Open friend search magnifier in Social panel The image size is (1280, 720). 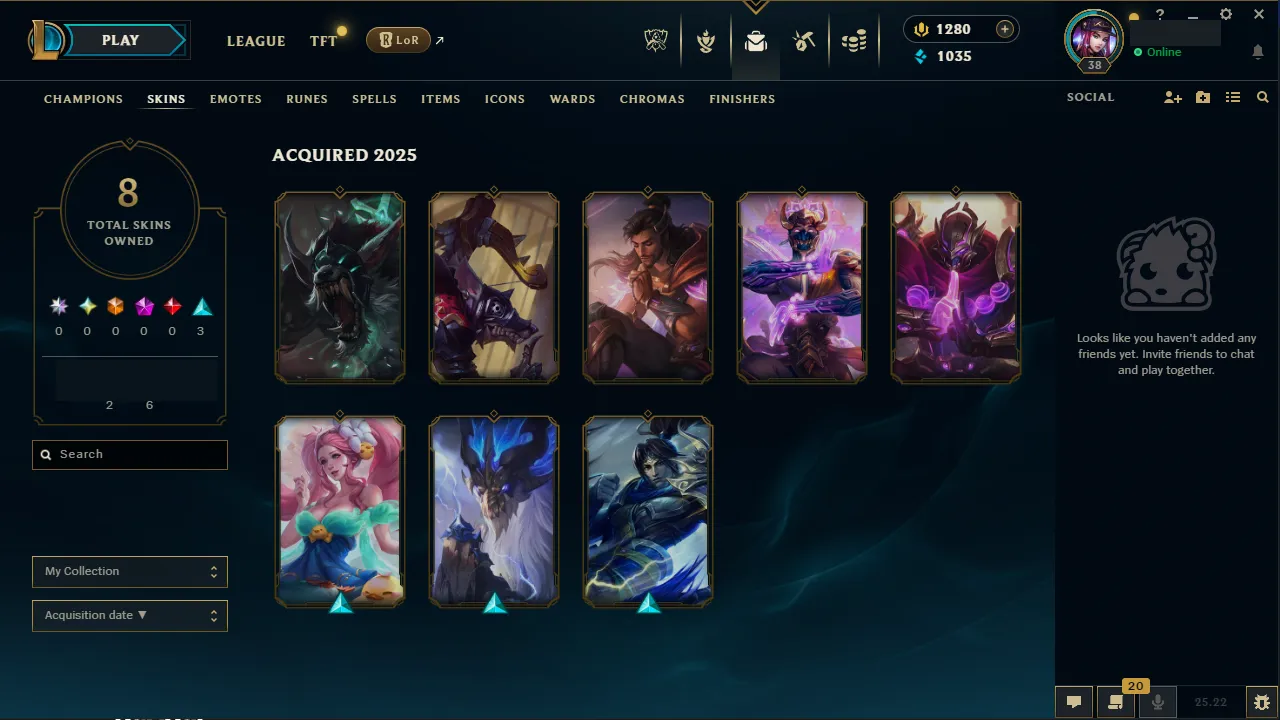click(x=1262, y=97)
